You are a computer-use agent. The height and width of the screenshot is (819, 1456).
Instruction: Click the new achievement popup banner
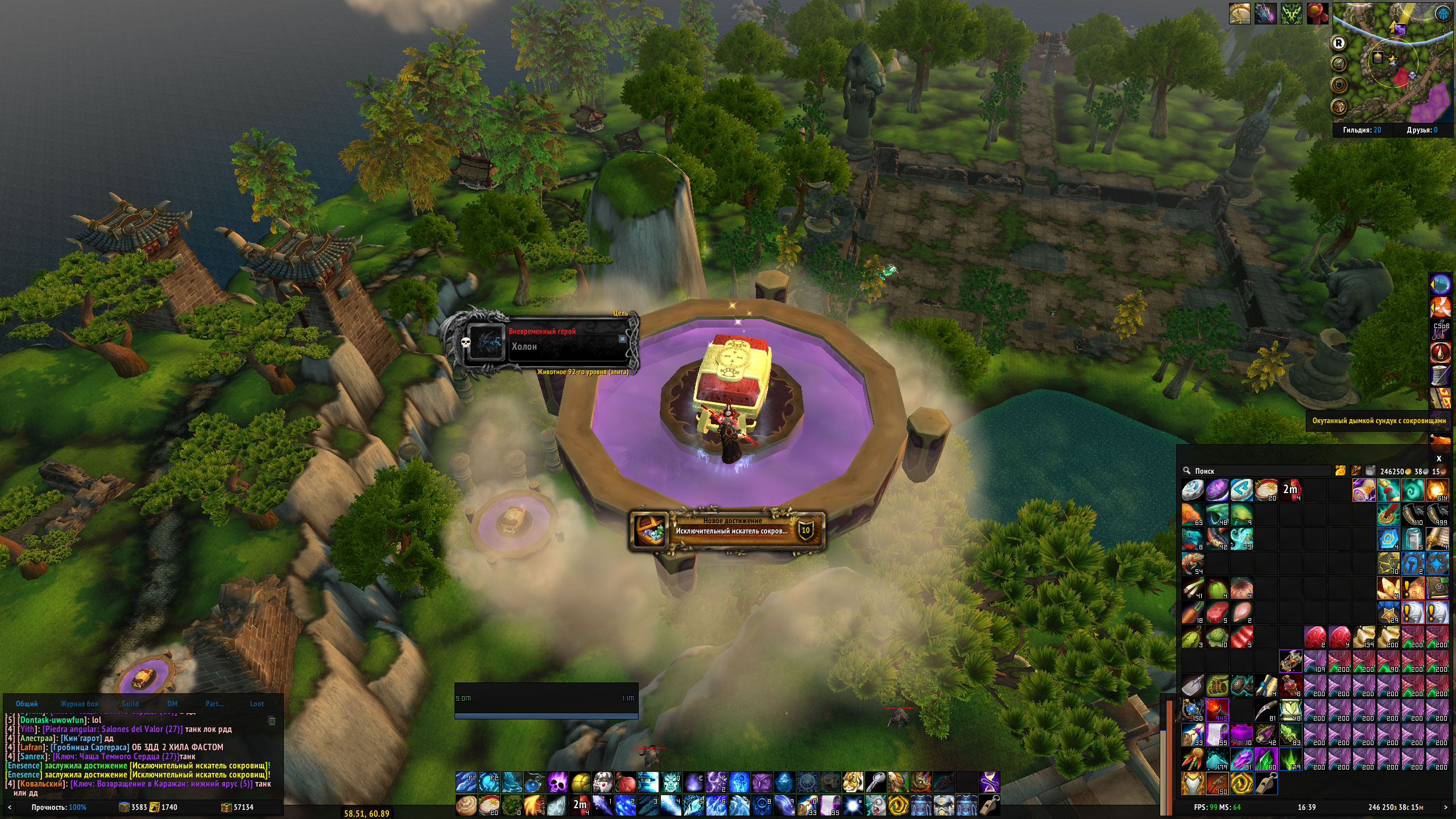(x=727, y=531)
